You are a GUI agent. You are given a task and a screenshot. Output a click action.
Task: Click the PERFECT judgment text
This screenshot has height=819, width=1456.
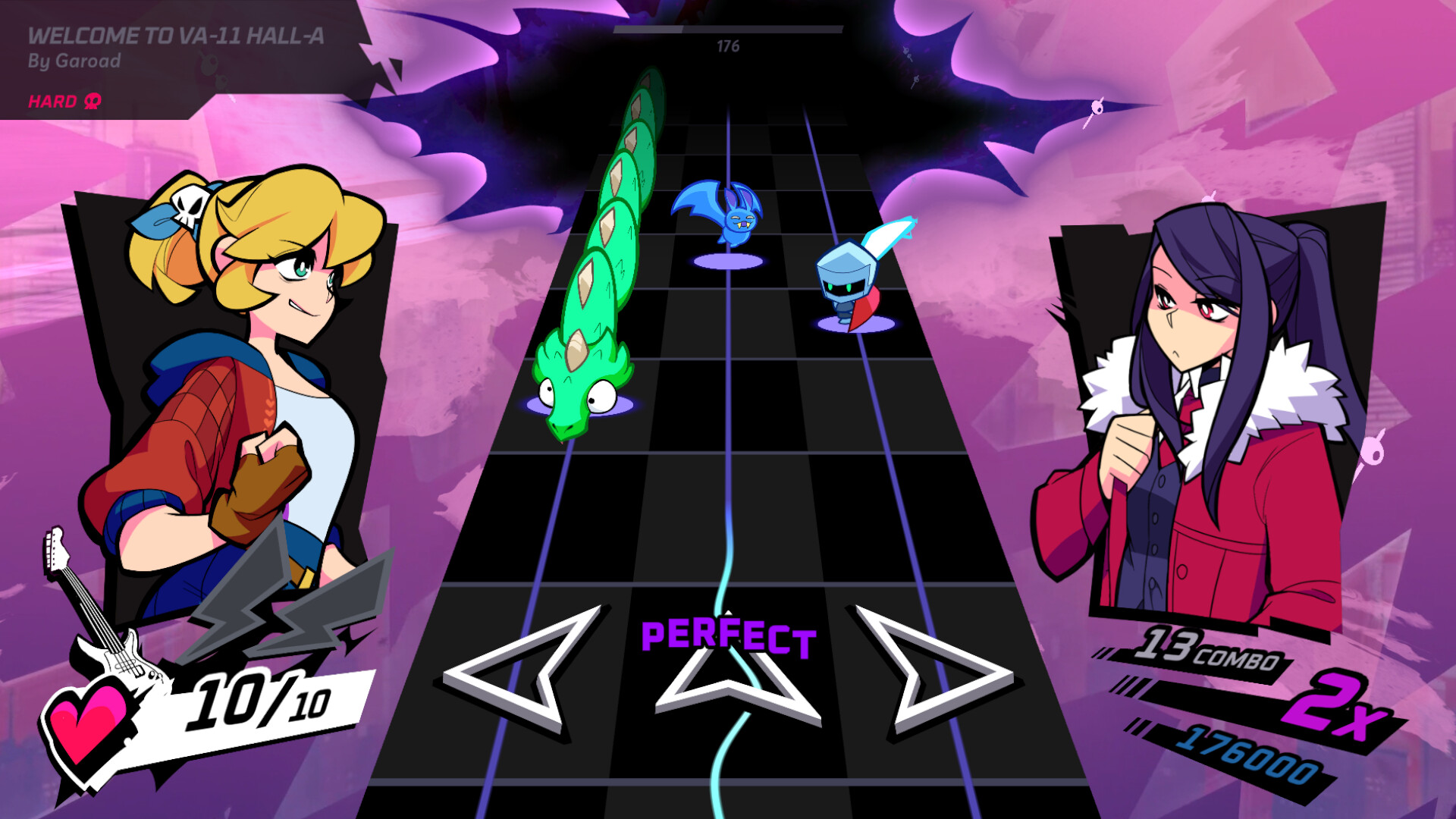coord(726,637)
